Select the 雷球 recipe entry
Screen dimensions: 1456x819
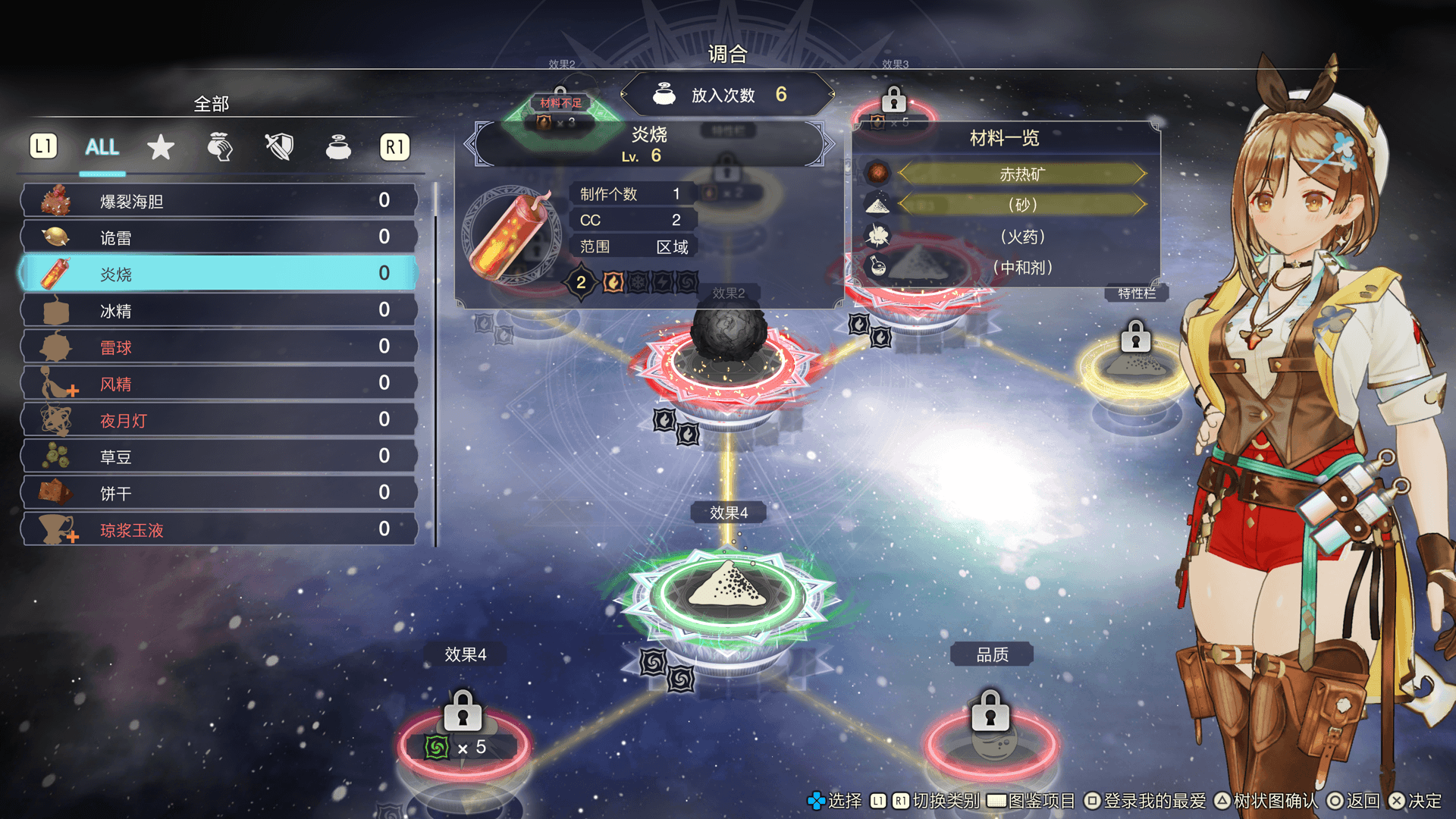click(220, 347)
